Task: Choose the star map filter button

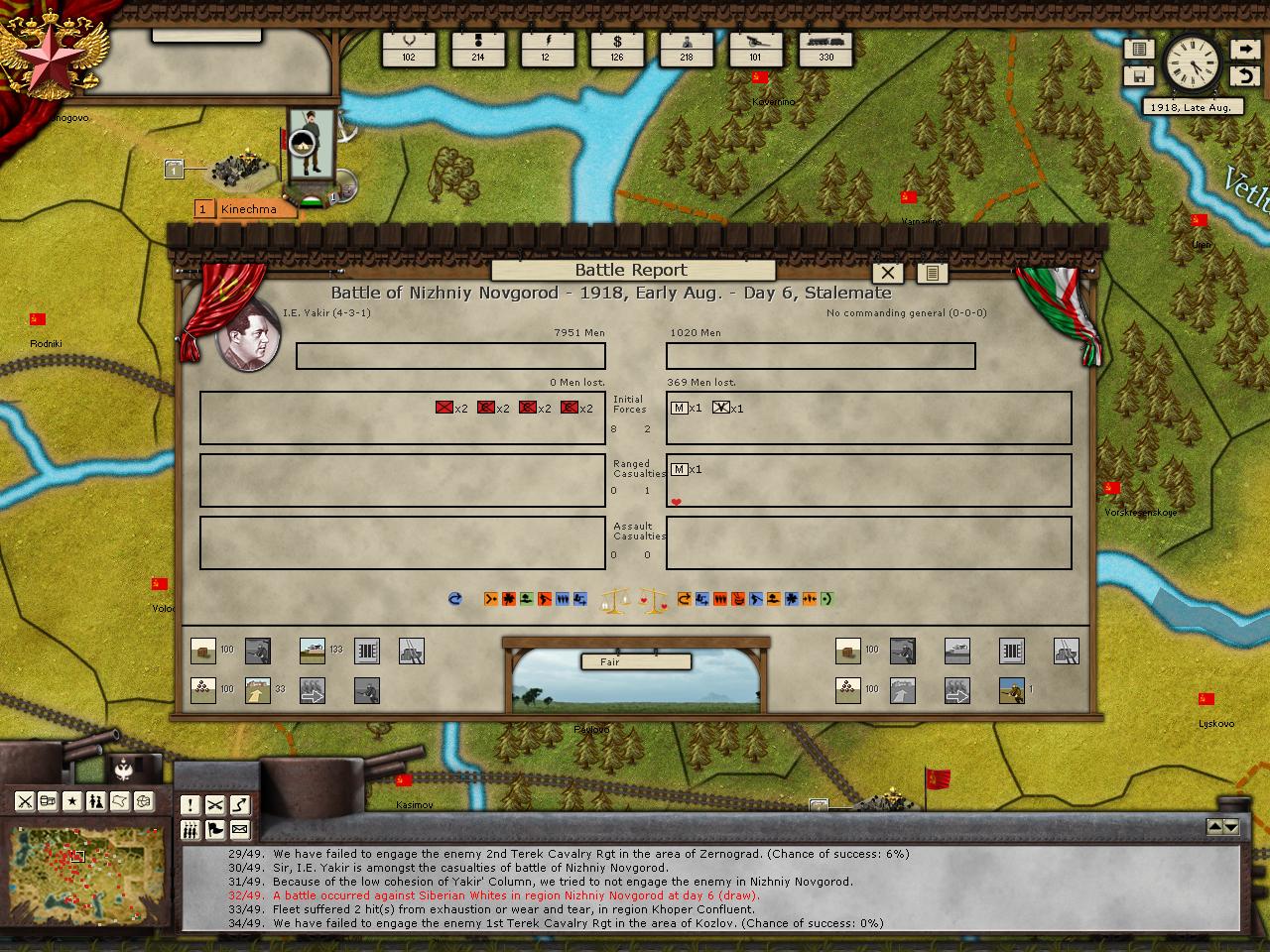Action: point(71,801)
